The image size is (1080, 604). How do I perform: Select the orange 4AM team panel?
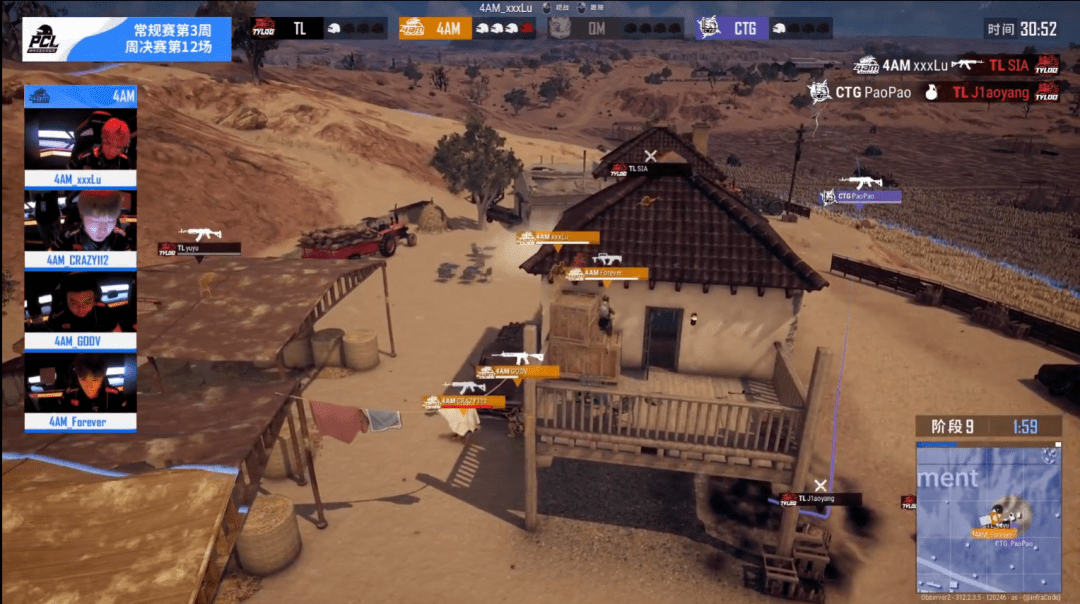(465, 28)
